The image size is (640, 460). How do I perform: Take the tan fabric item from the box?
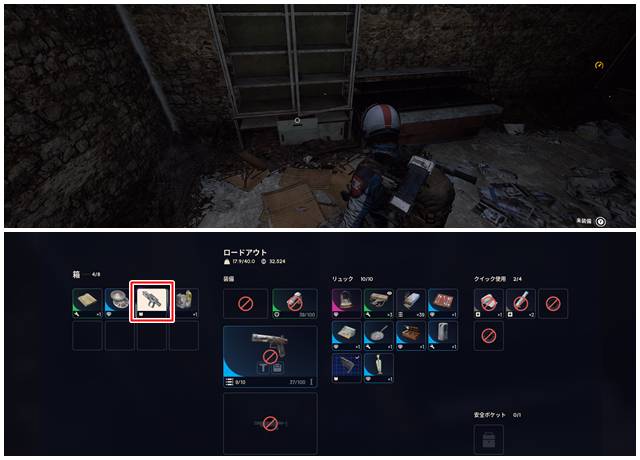pyautogui.click(x=88, y=302)
